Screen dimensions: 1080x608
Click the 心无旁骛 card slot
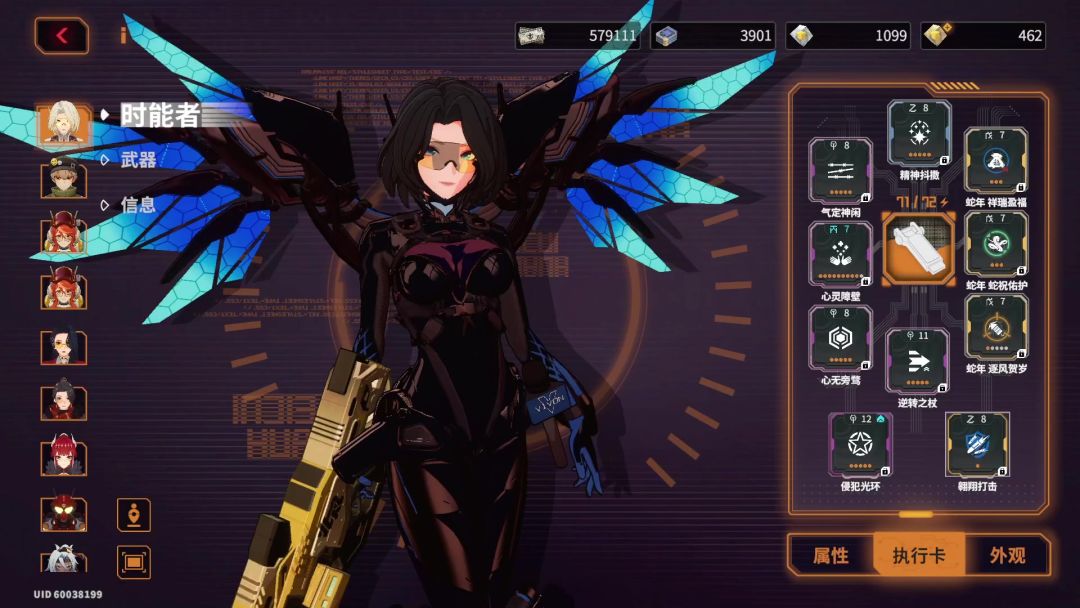tap(840, 338)
